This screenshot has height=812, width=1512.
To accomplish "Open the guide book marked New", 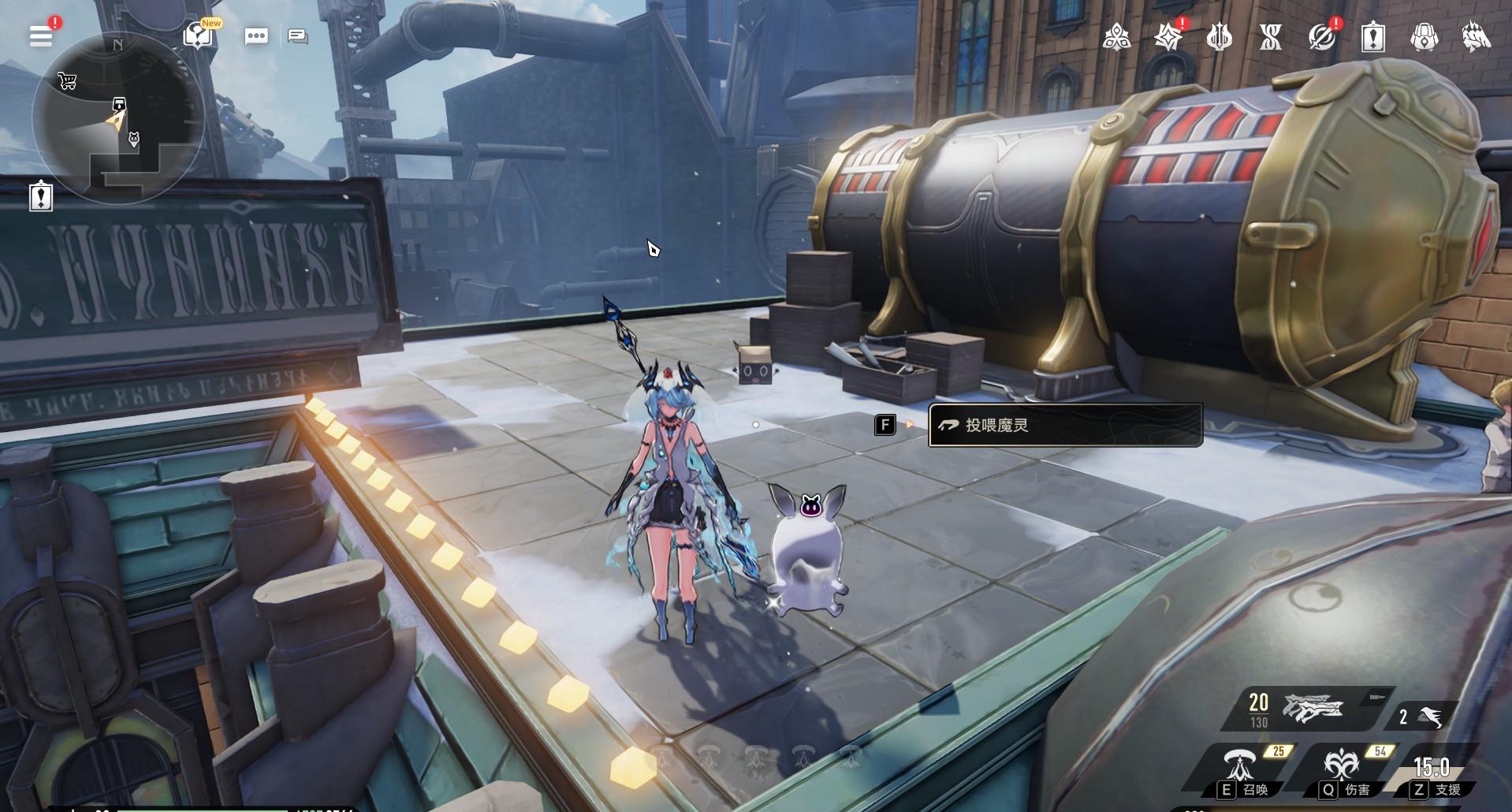I will pyautogui.click(x=196, y=35).
